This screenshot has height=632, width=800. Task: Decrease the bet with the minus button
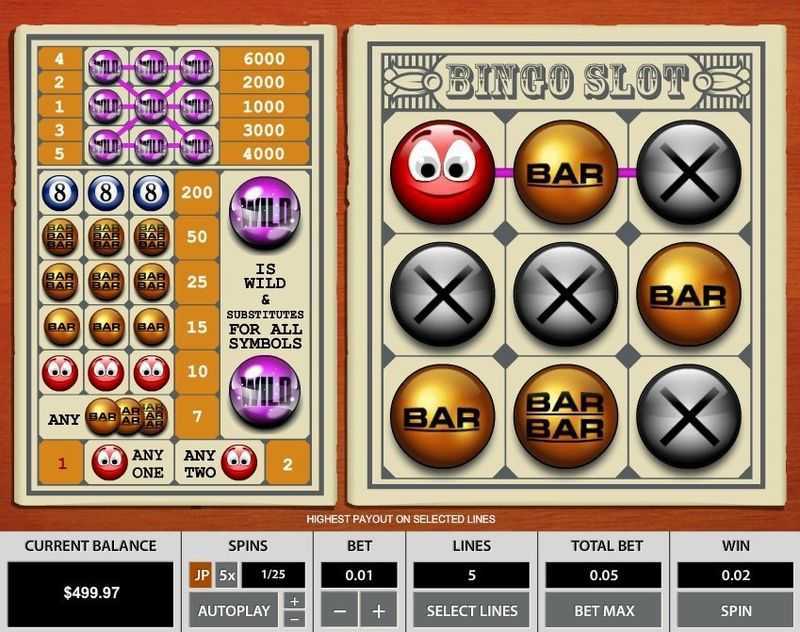point(340,610)
